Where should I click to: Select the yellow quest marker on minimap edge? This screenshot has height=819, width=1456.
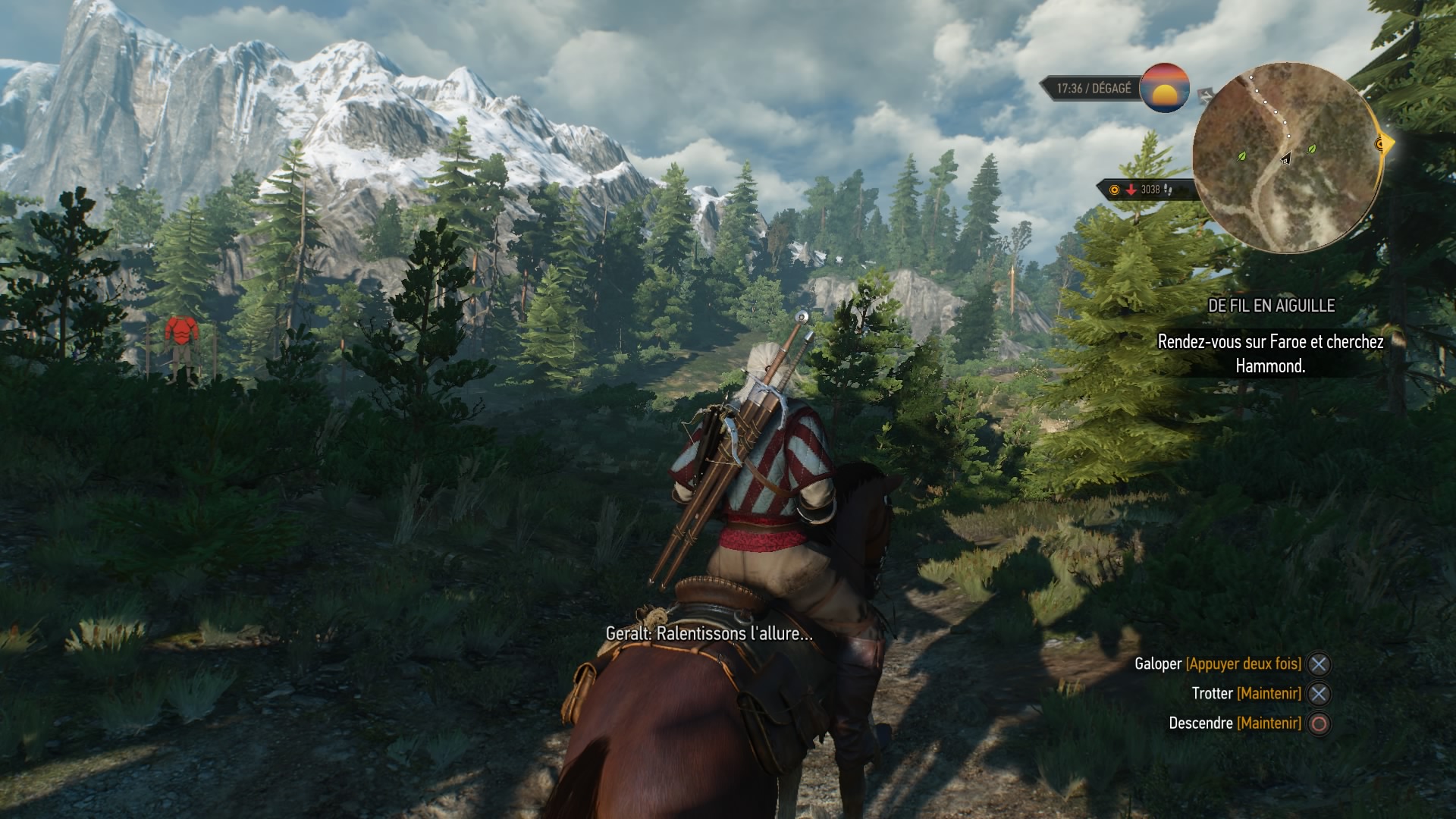pyautogui.click(x=1382, y=144)
